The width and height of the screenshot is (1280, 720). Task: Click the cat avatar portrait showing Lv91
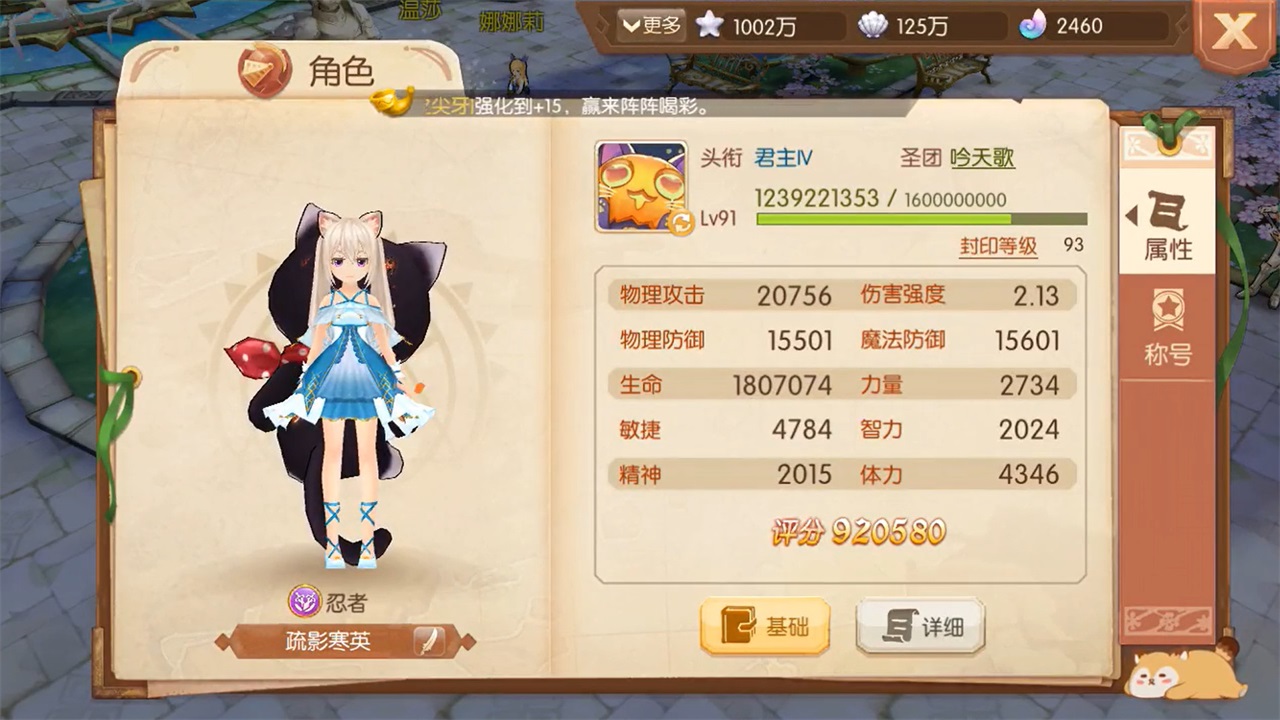coord(640,186)
